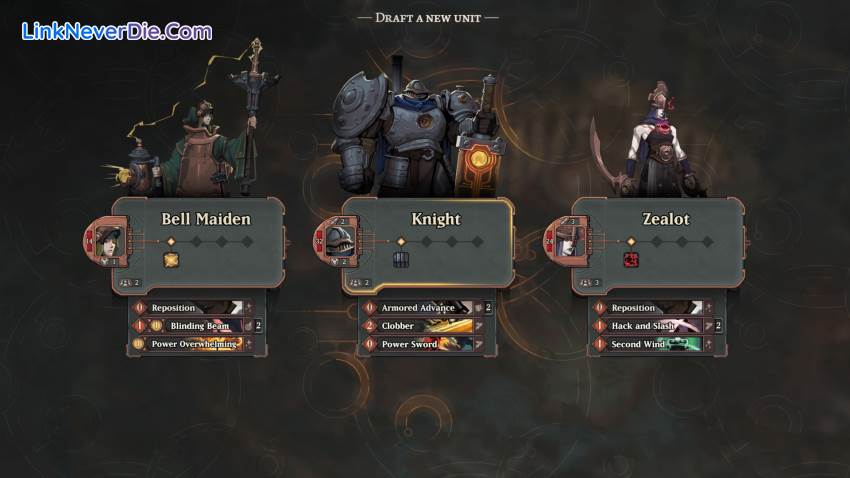Open the LinkNeverDie.Com watermark link

coord(116,31)
